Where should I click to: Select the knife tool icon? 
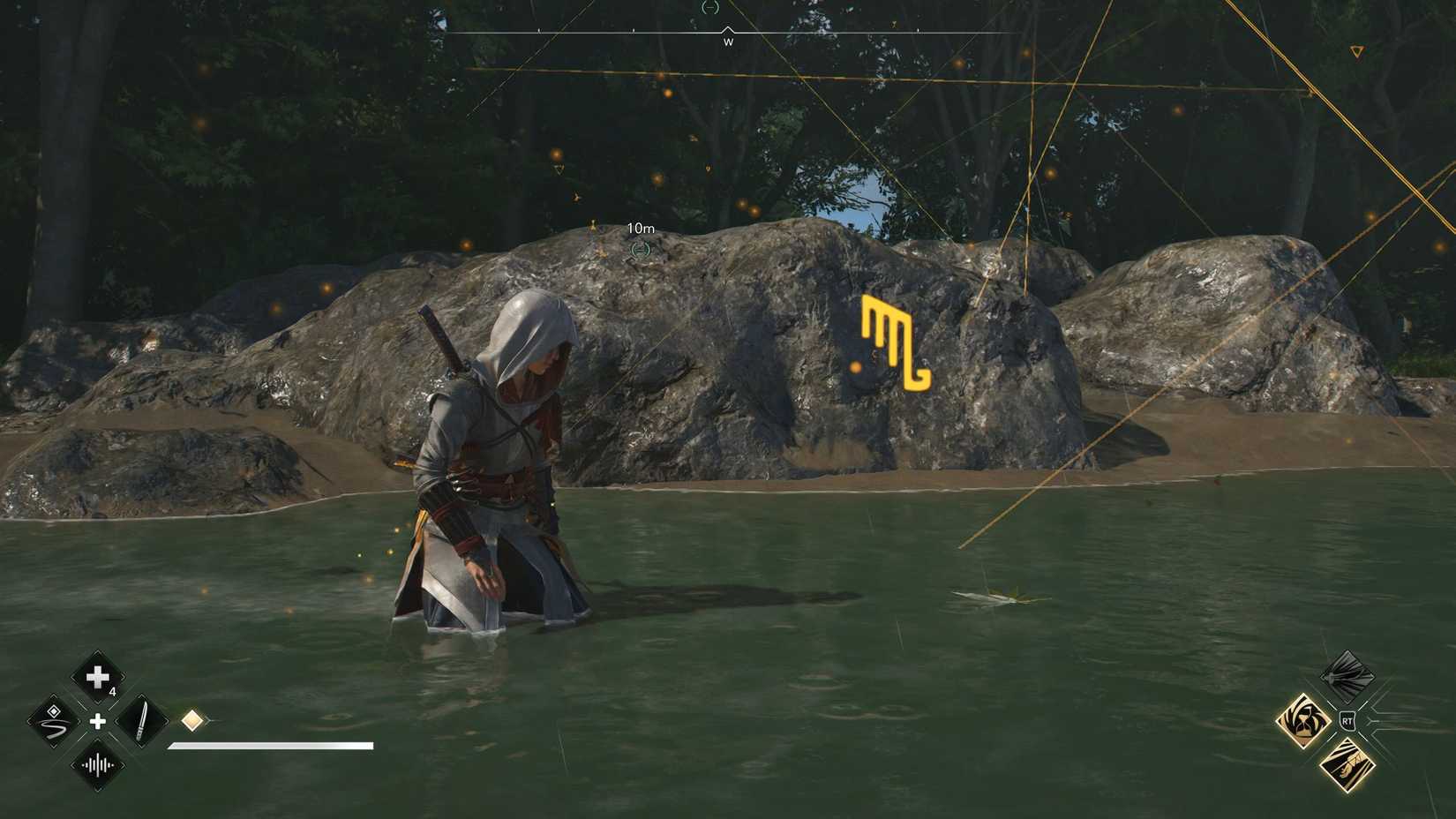pos(141,721)
